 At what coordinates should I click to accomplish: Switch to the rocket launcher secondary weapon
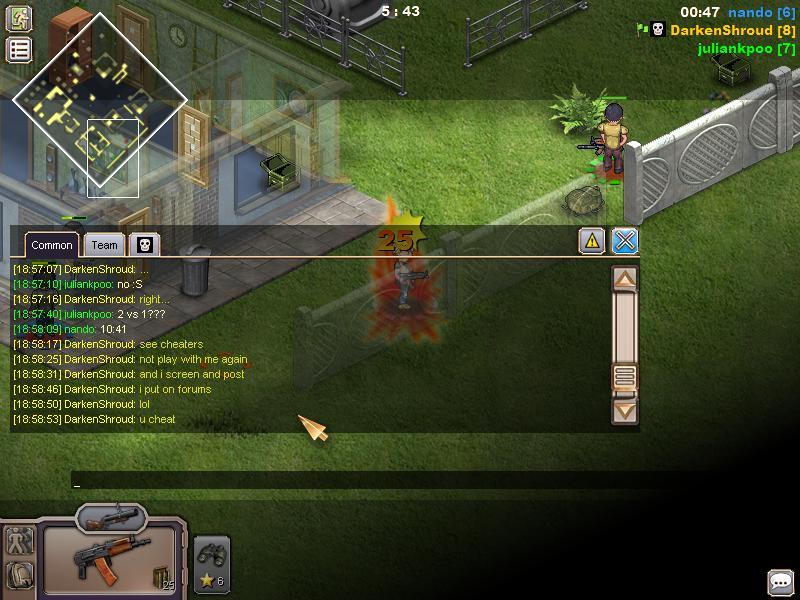pos(111,517)
